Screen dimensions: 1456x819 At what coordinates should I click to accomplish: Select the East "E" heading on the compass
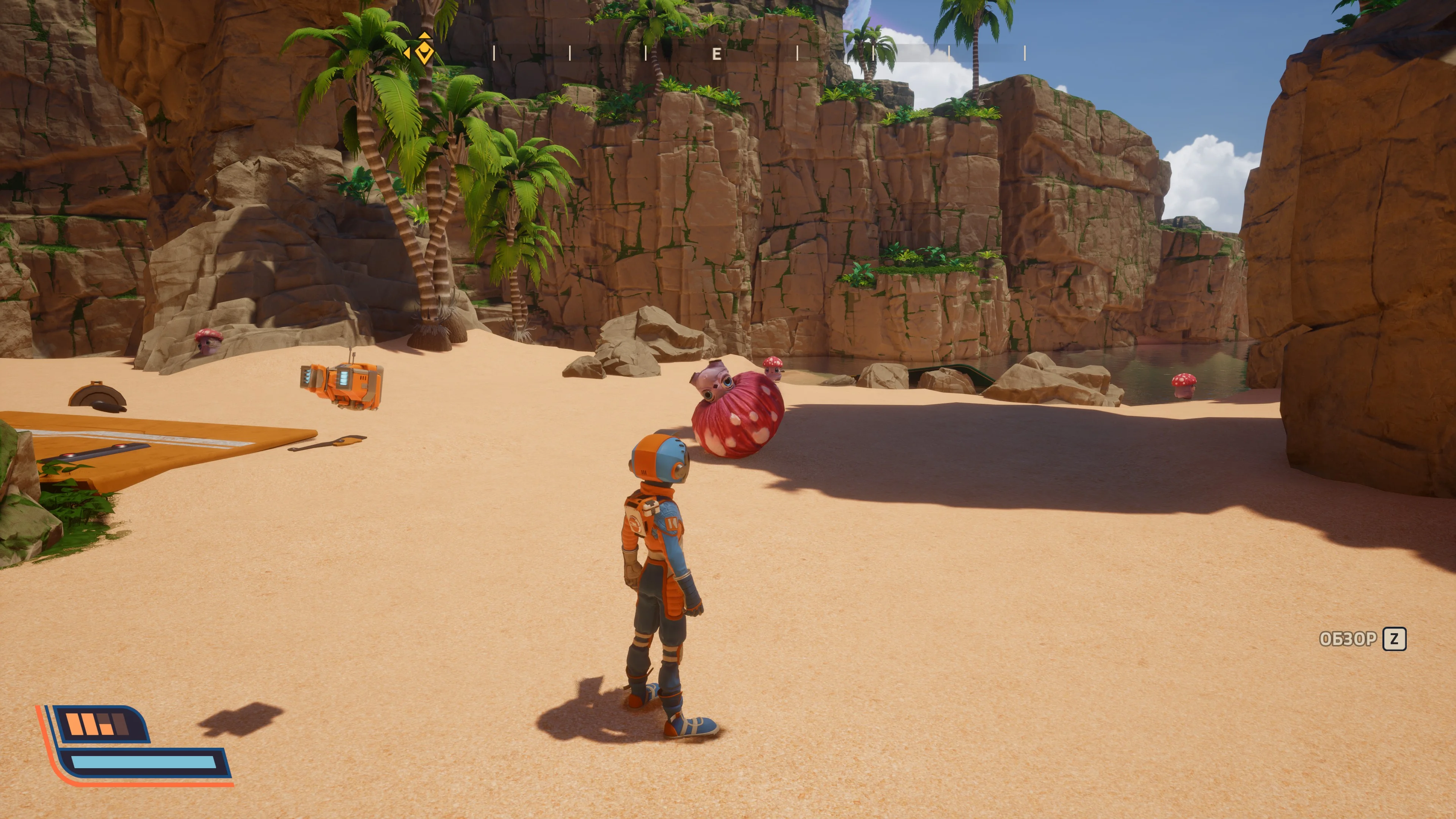pos(717,54)
